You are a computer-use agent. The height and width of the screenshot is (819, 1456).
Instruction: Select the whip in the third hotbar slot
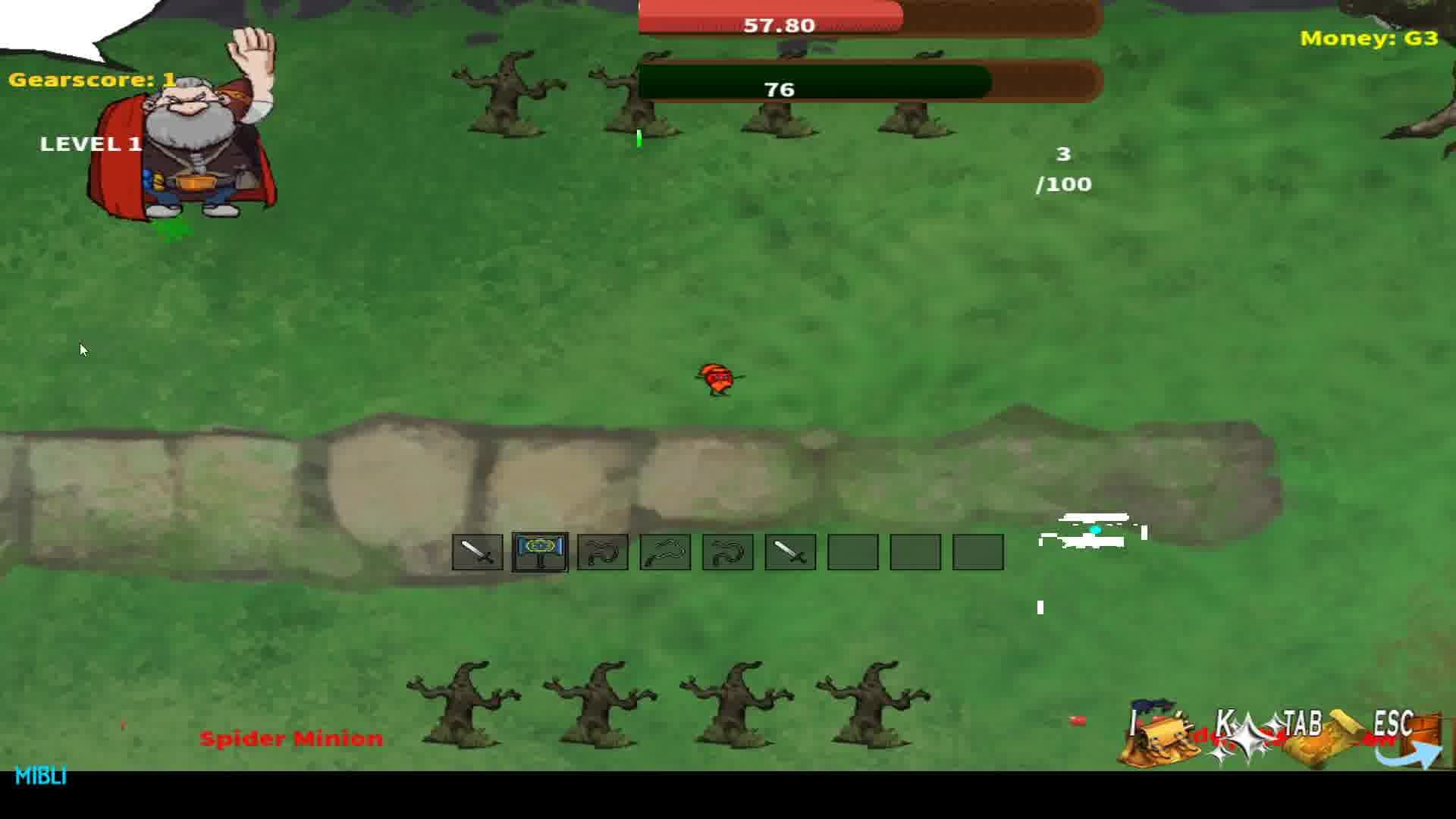click(x=602, y=551)
